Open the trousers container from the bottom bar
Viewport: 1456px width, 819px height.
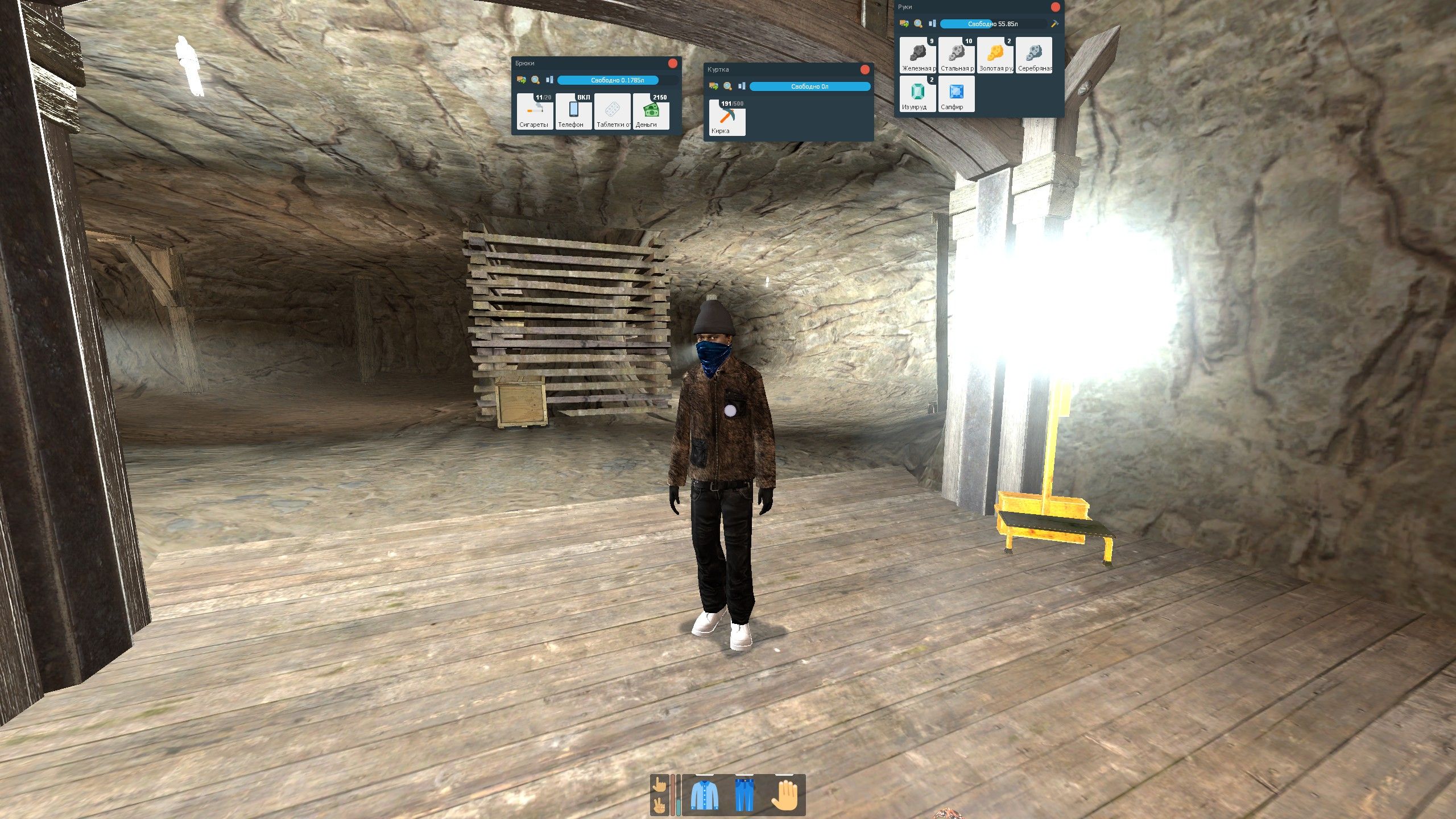[x=743, y=795]
